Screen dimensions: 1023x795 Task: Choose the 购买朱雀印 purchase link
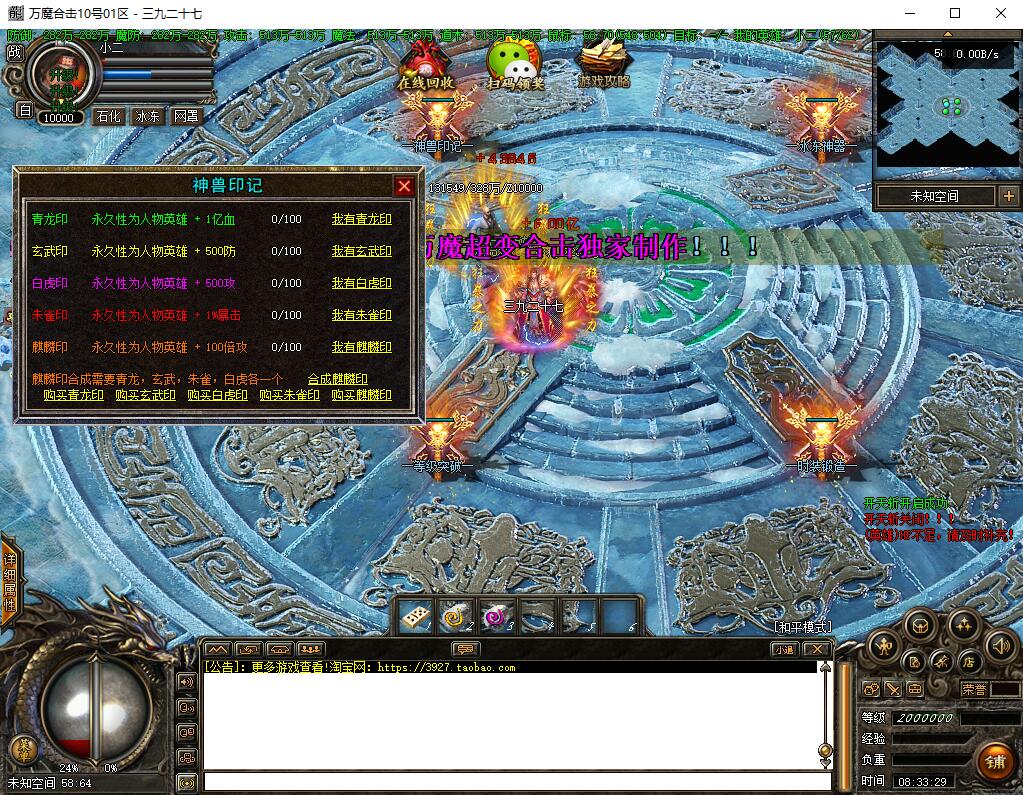pyautogui.click(x=289, y=395)
